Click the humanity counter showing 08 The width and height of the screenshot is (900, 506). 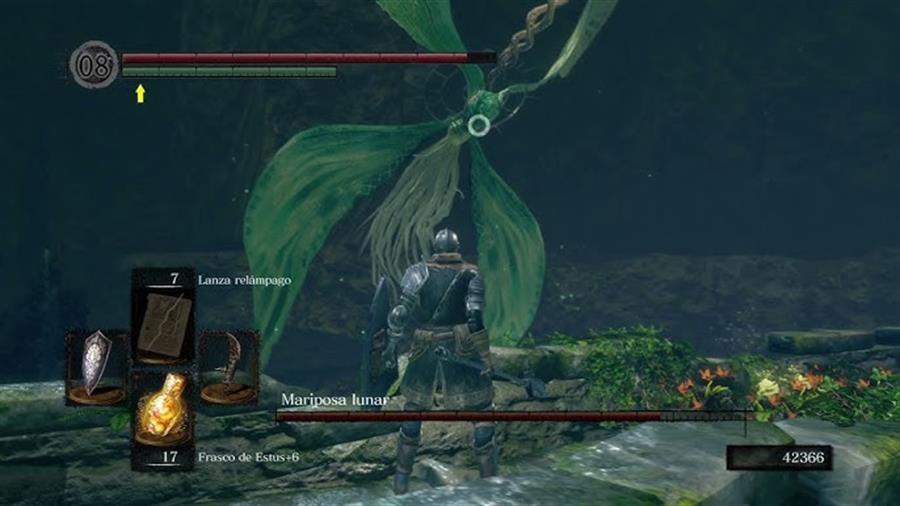94,66
